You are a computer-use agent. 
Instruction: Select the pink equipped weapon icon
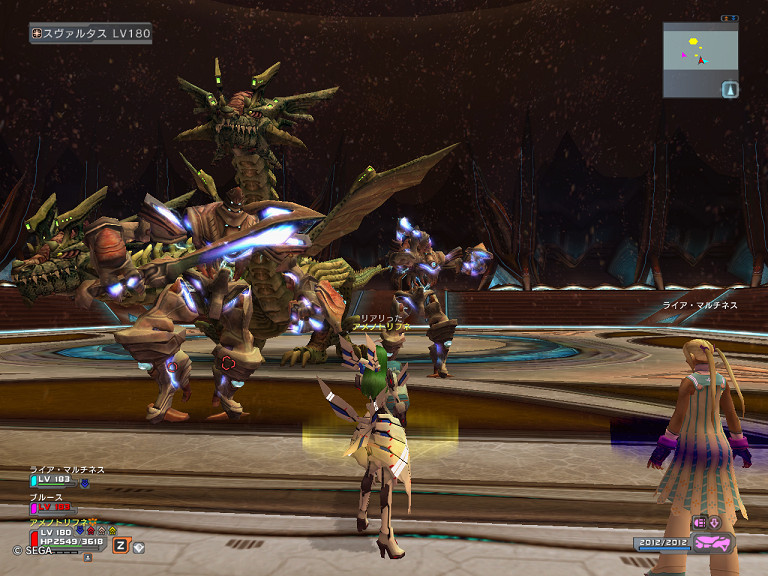714,543
